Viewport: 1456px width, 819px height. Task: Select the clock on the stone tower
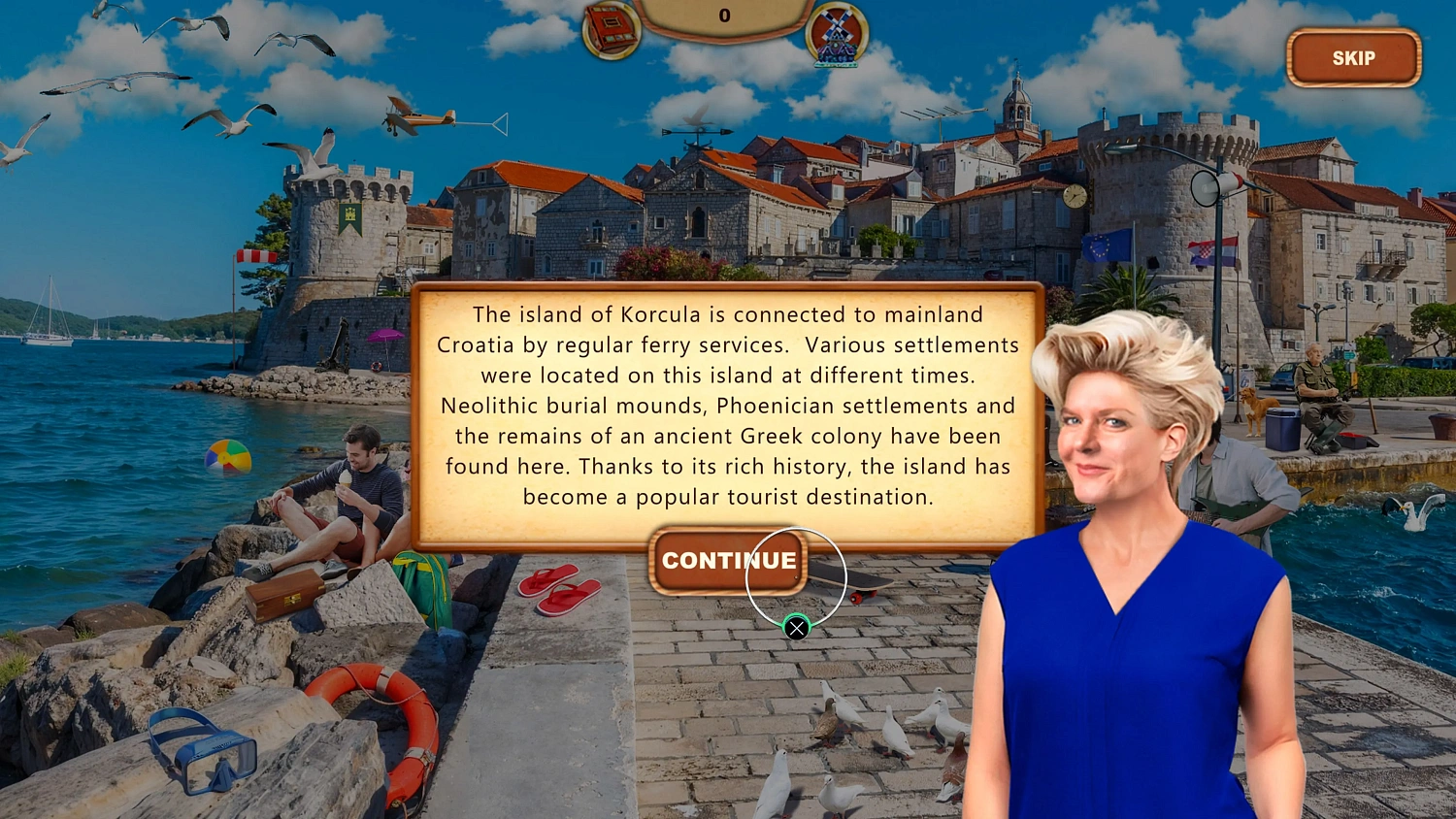pos(1073,194)
